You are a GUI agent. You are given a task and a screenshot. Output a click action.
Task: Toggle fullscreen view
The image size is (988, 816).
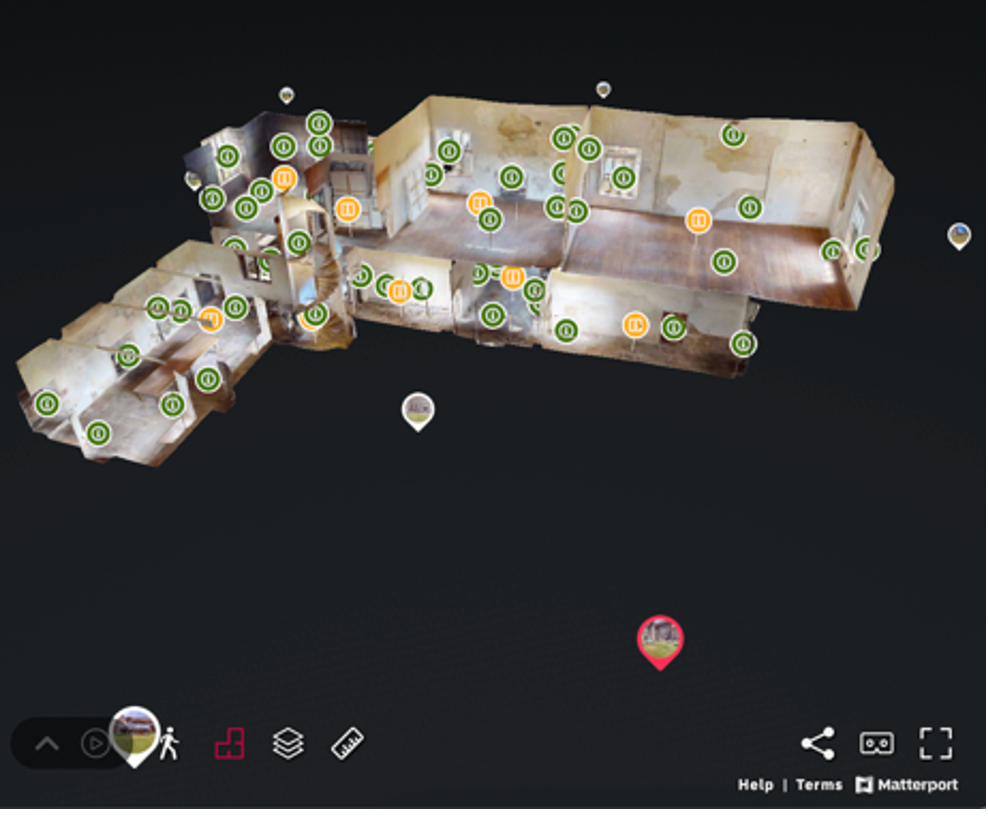[x=936, y=743]
